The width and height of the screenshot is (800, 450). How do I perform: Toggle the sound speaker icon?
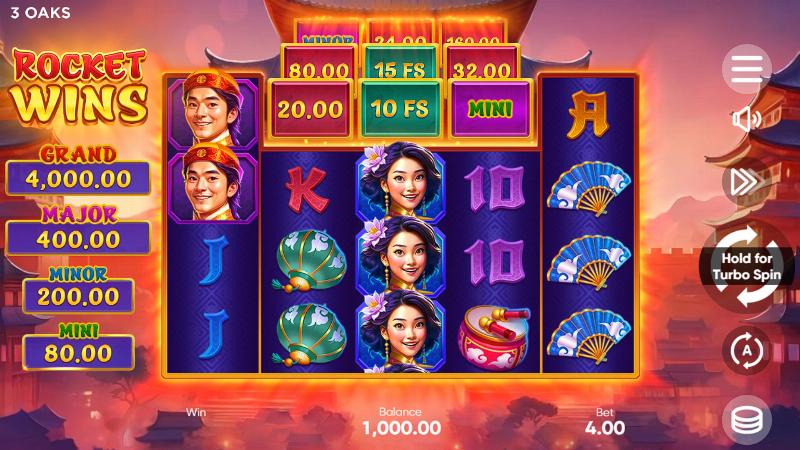[x=746, y=120]
